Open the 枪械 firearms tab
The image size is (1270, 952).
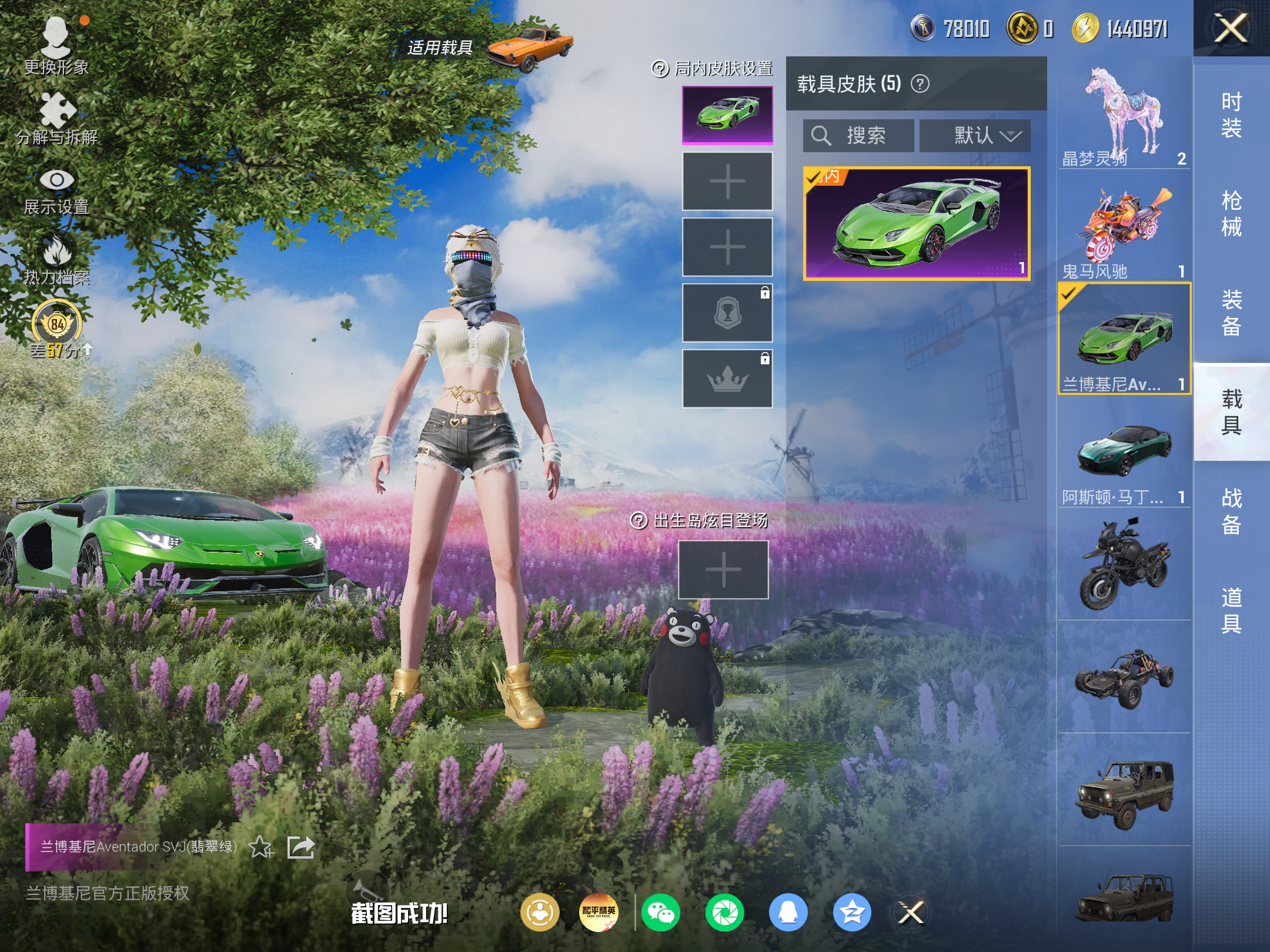[x=1231, y=213]
